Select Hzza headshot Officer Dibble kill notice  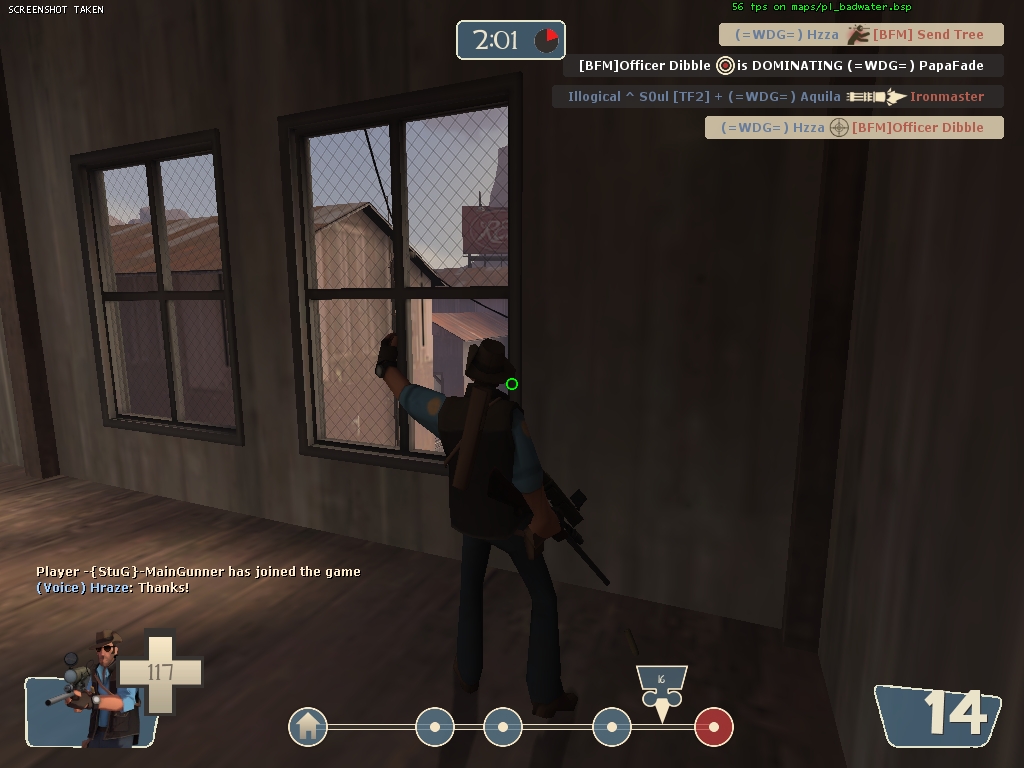click(x=853, y=128)
